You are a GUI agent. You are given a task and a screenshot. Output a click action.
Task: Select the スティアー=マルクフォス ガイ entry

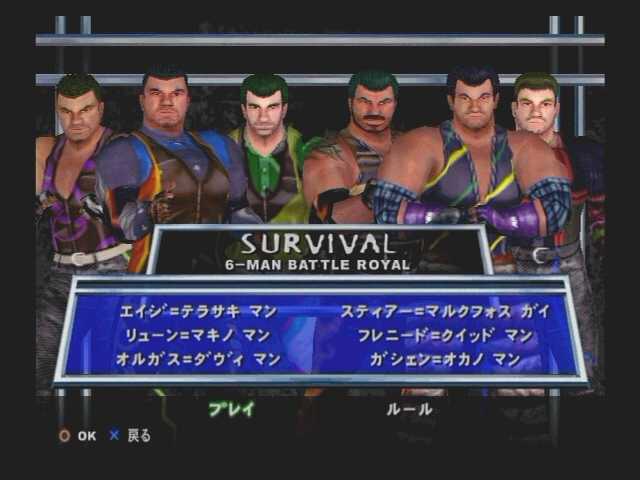click(x=446, y=311)
